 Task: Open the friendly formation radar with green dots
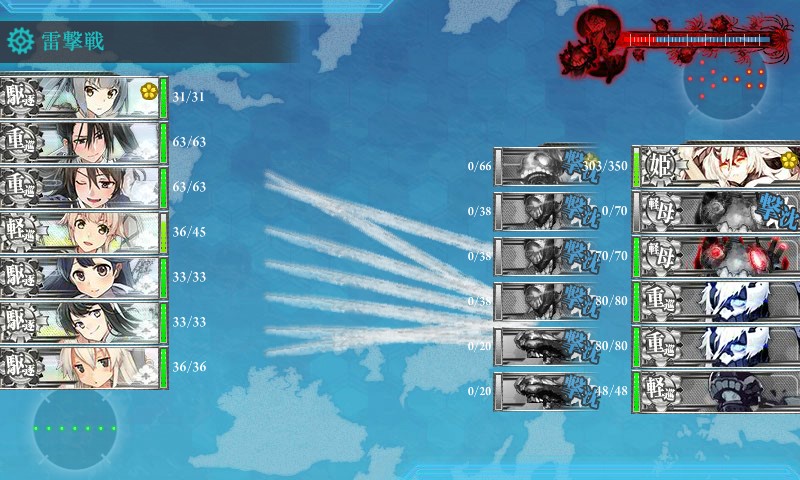point(74,428)
